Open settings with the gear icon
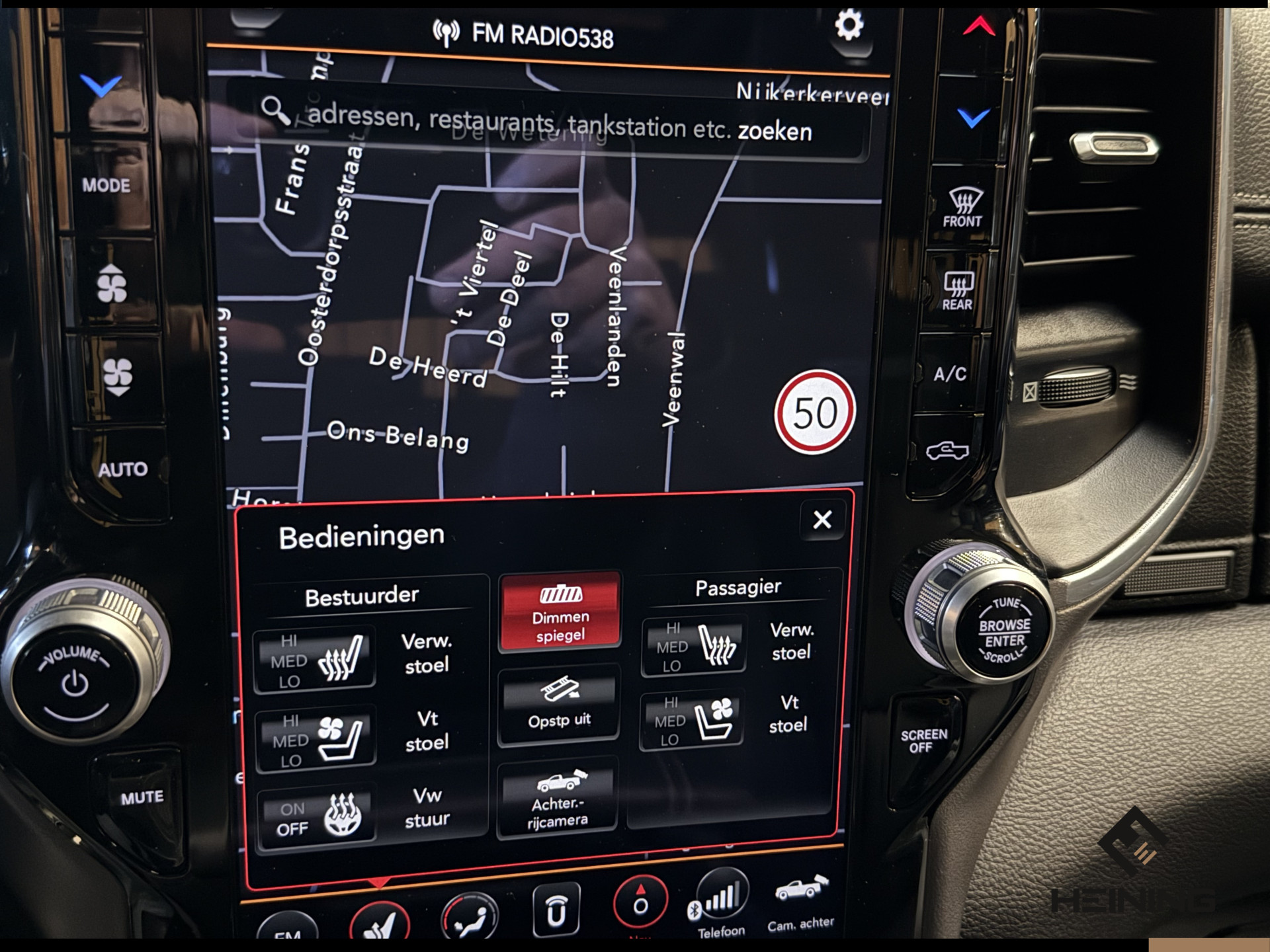 [849, 25]
